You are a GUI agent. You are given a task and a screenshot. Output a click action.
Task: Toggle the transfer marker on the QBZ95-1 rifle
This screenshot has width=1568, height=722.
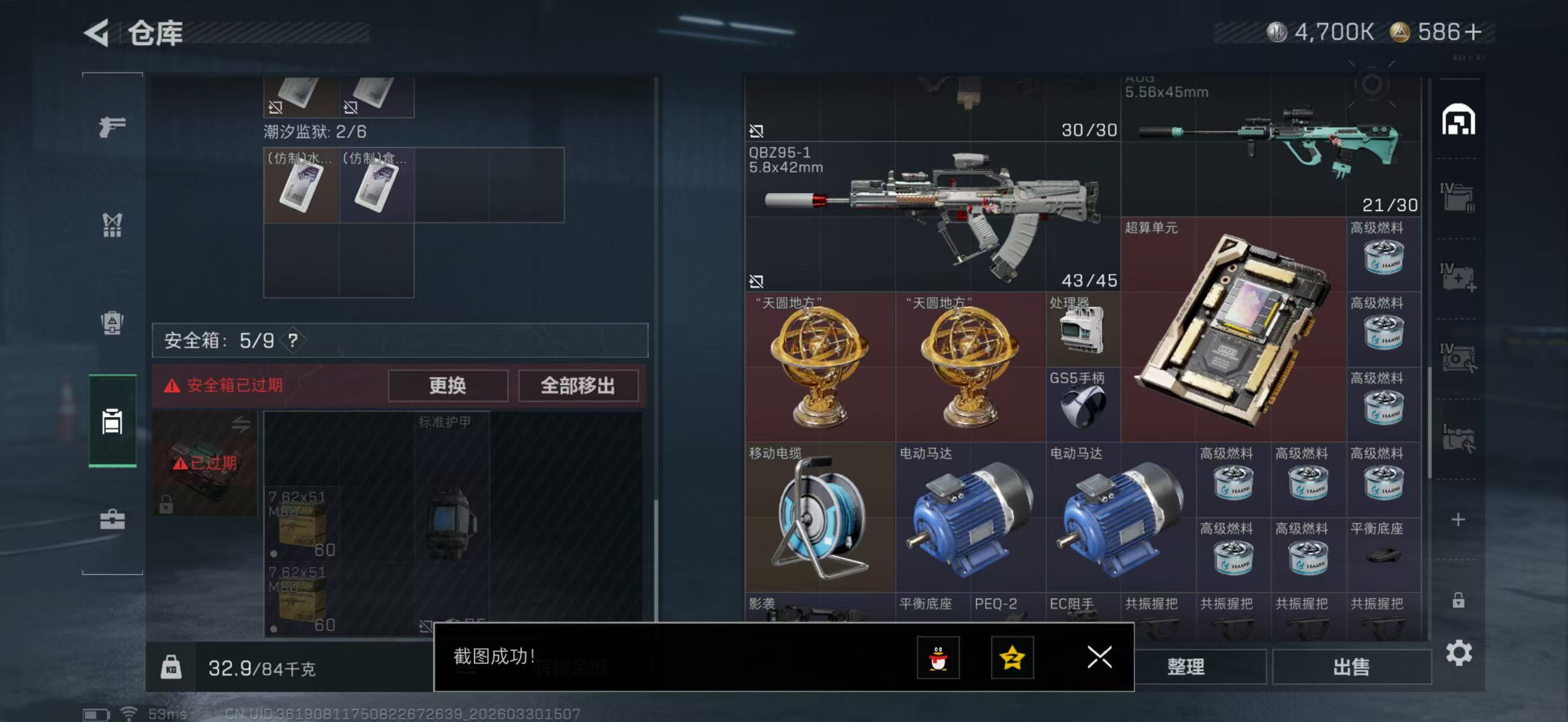(x=757, y=130)
